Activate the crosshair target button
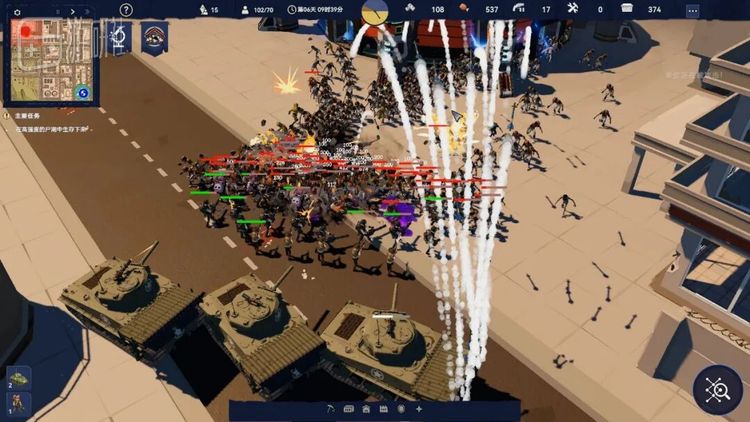This screenshot has width=750, height=422. coord(717,389)
